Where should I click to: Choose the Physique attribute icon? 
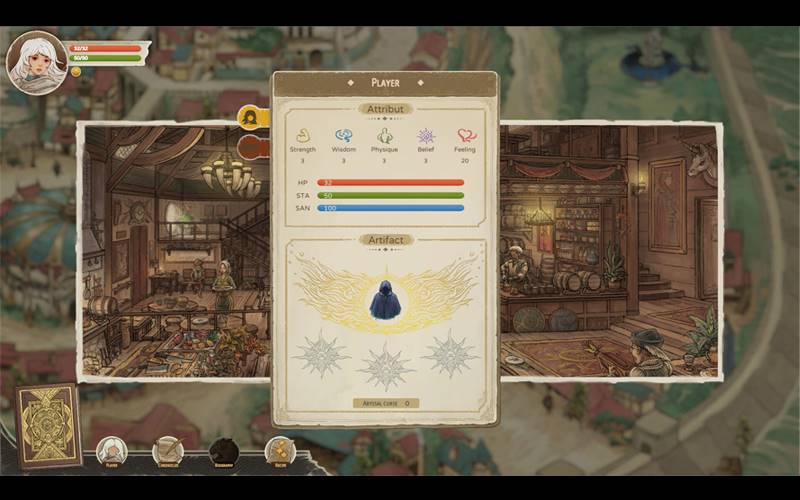tap(384, 136)
